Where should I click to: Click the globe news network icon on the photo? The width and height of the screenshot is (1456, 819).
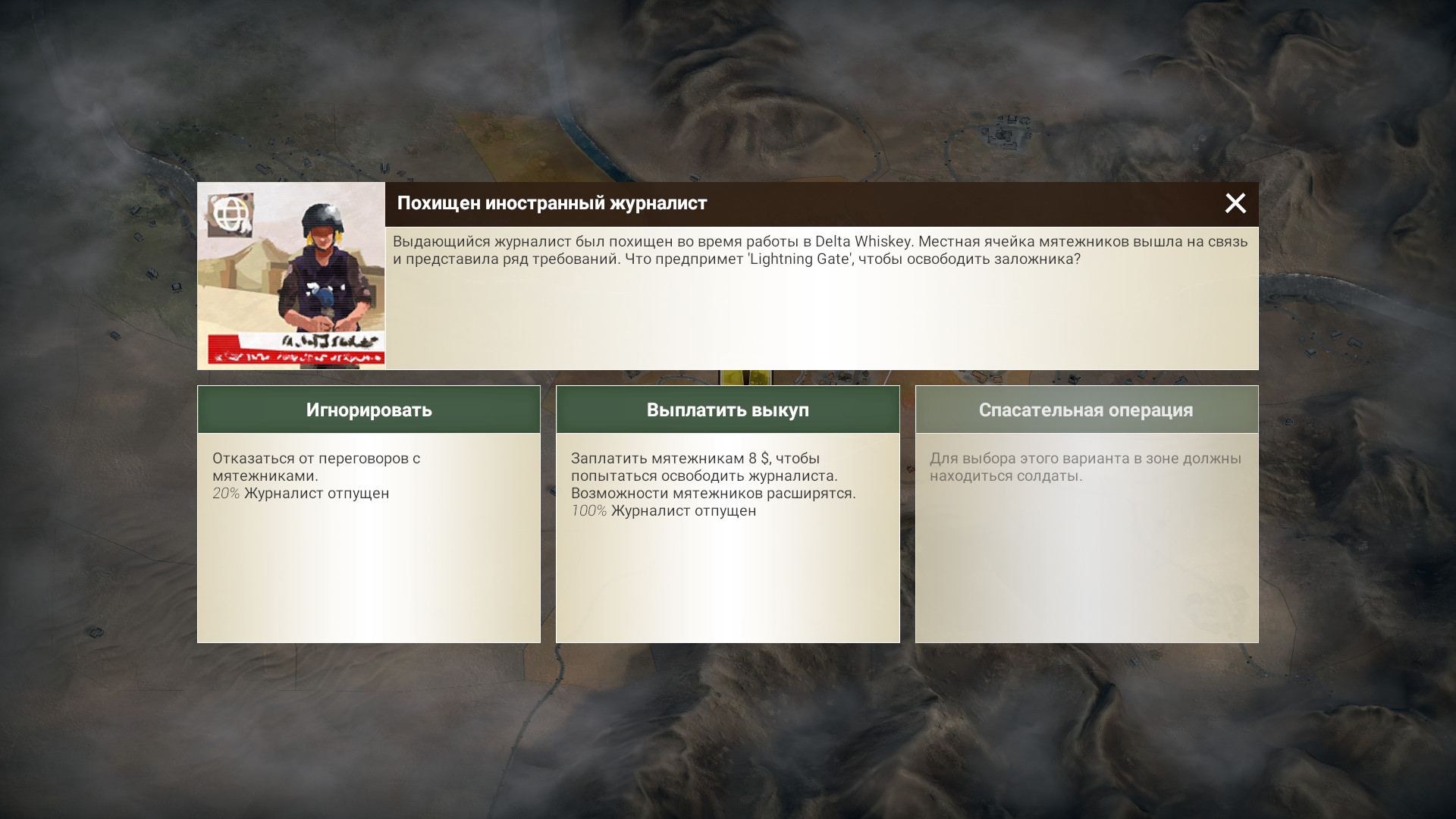231,215
